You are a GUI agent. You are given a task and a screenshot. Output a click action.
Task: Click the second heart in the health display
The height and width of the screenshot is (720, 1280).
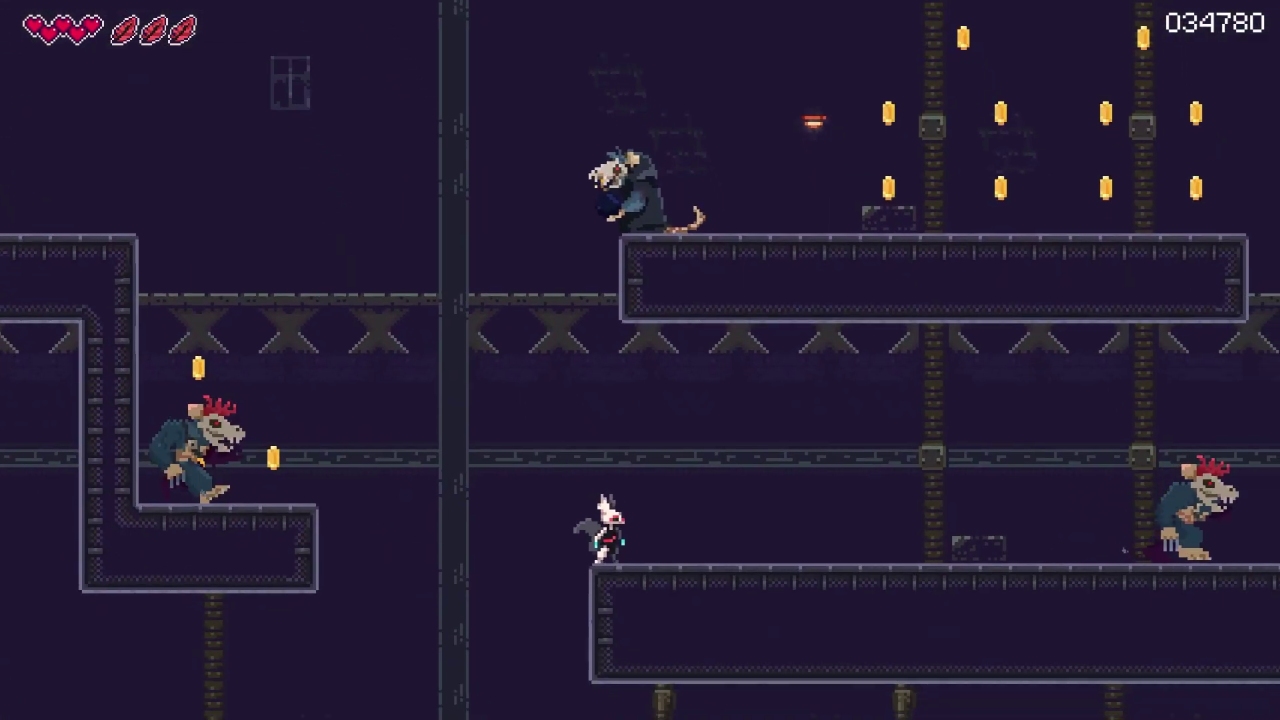coord(63,28)
